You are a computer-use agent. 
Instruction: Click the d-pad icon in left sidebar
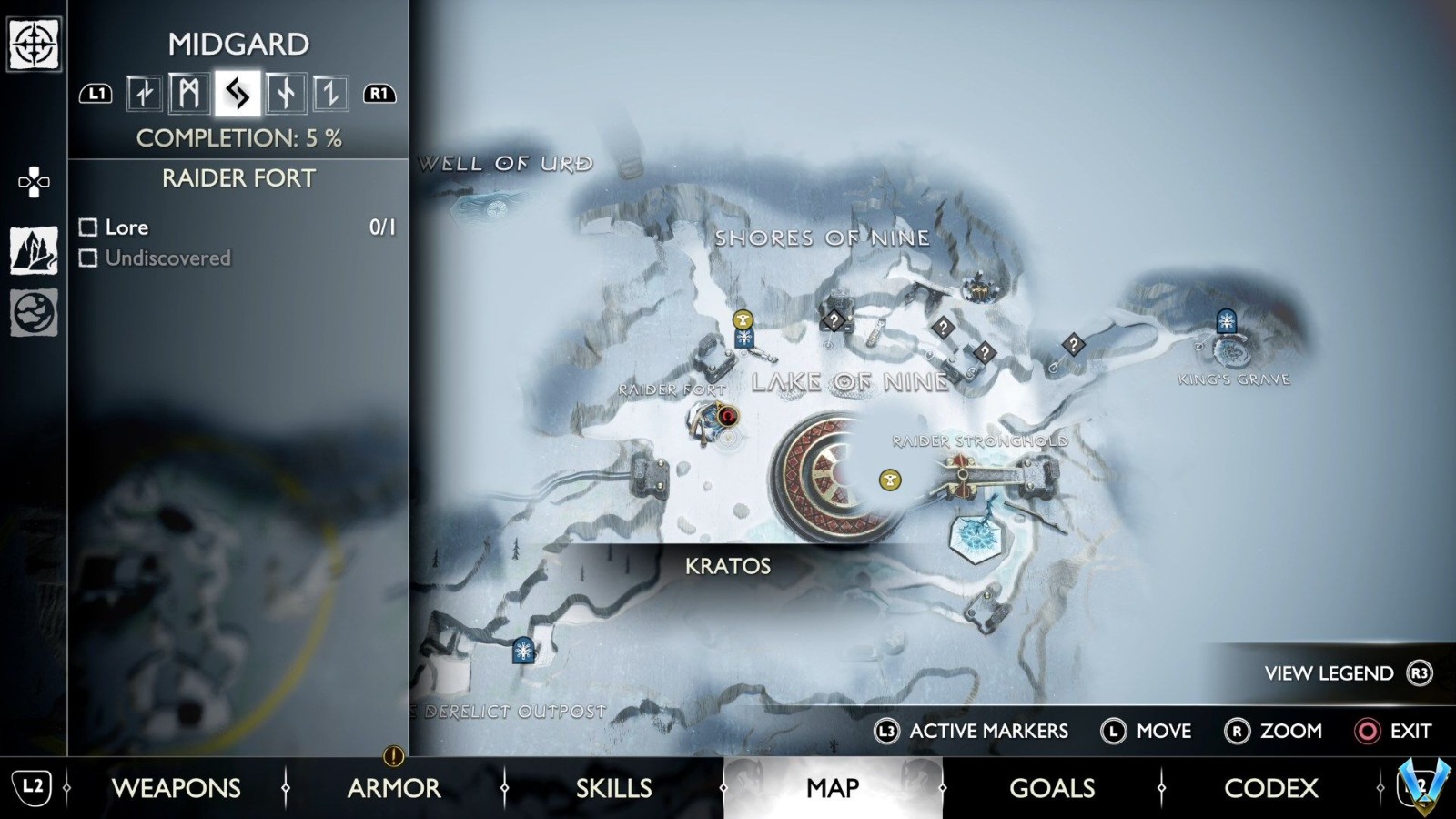click(34, 182)
